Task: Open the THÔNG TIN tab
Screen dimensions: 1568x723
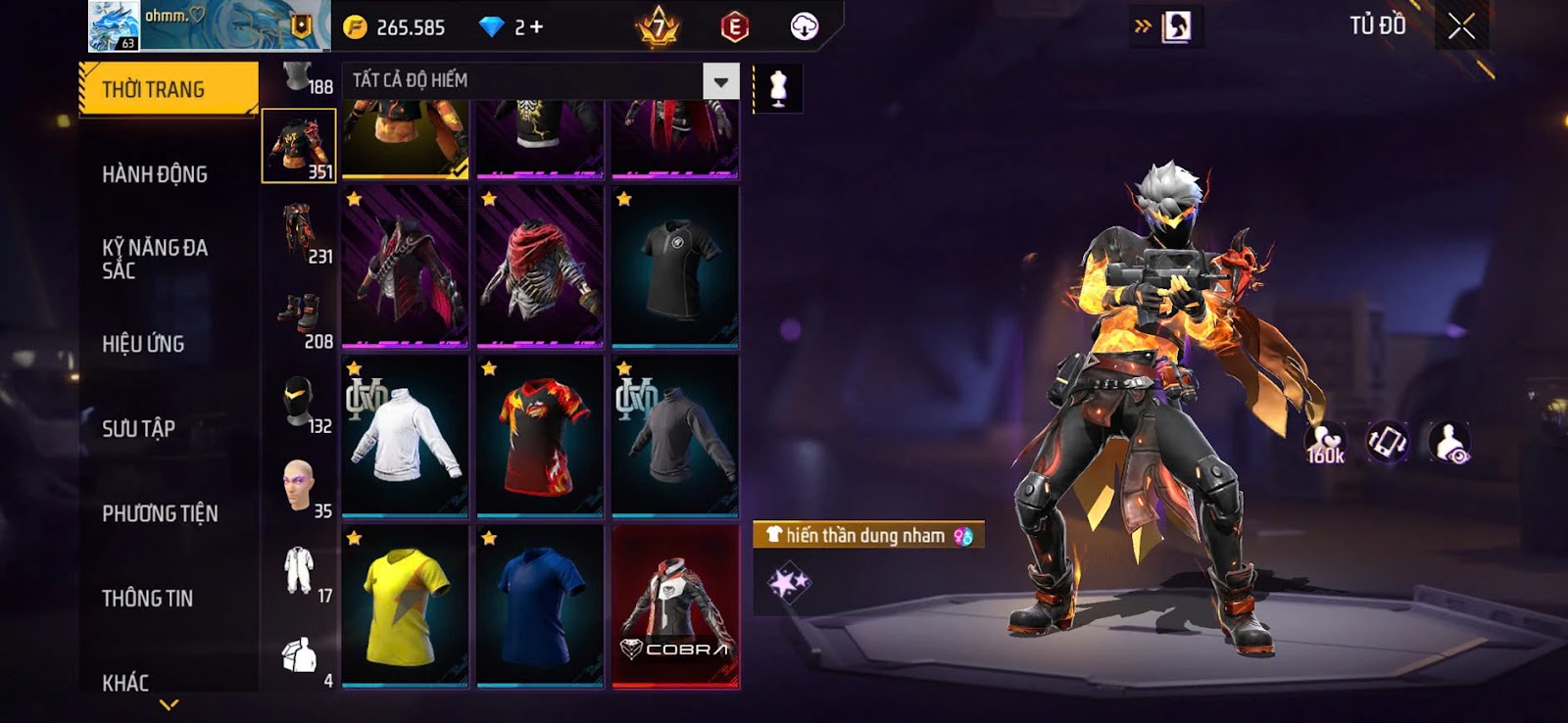Action: point(147,599)
